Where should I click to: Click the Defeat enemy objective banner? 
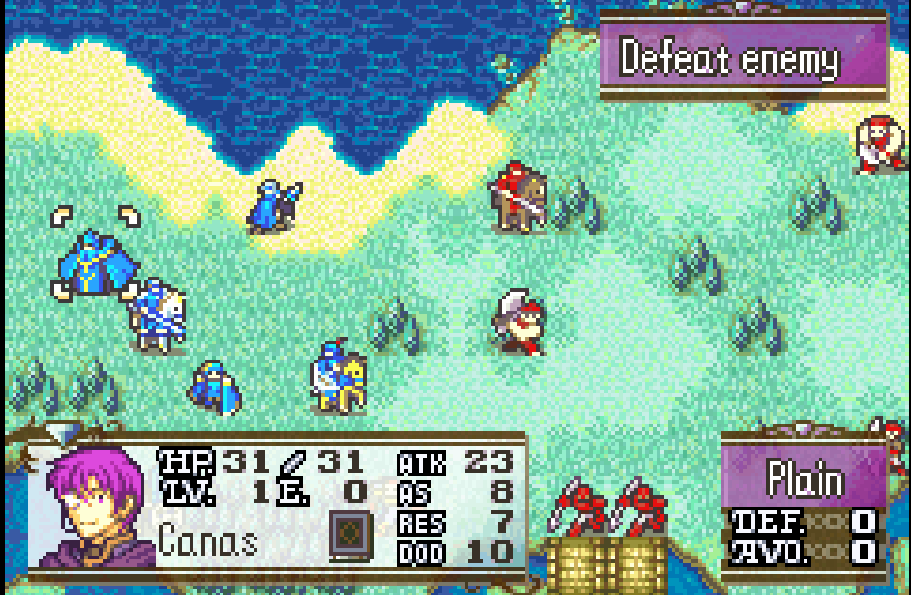[742, 58]
